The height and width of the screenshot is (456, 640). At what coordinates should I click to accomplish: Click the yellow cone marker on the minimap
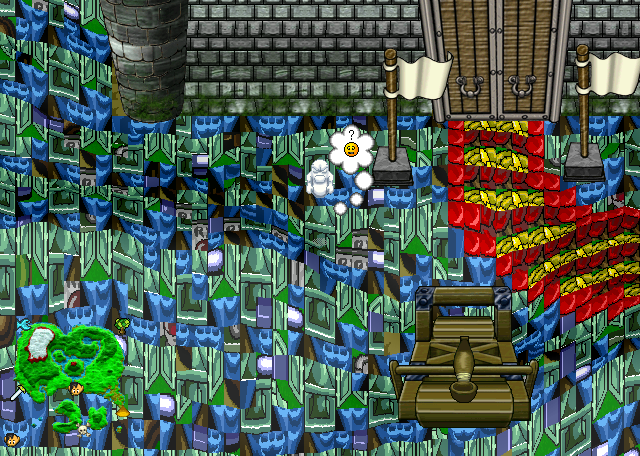(122, 411)
